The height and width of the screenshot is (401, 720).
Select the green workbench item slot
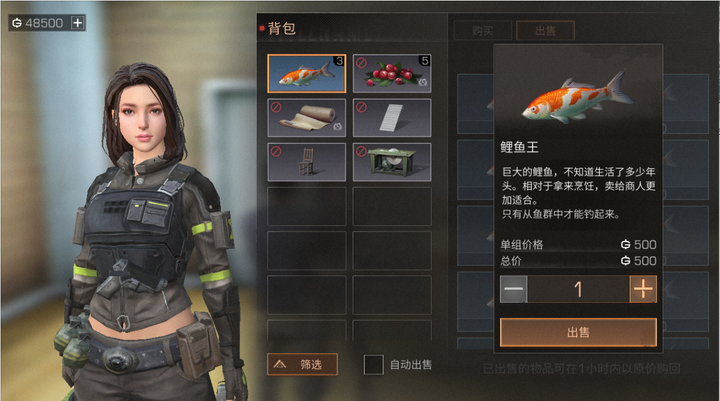[x=392, y=162]
